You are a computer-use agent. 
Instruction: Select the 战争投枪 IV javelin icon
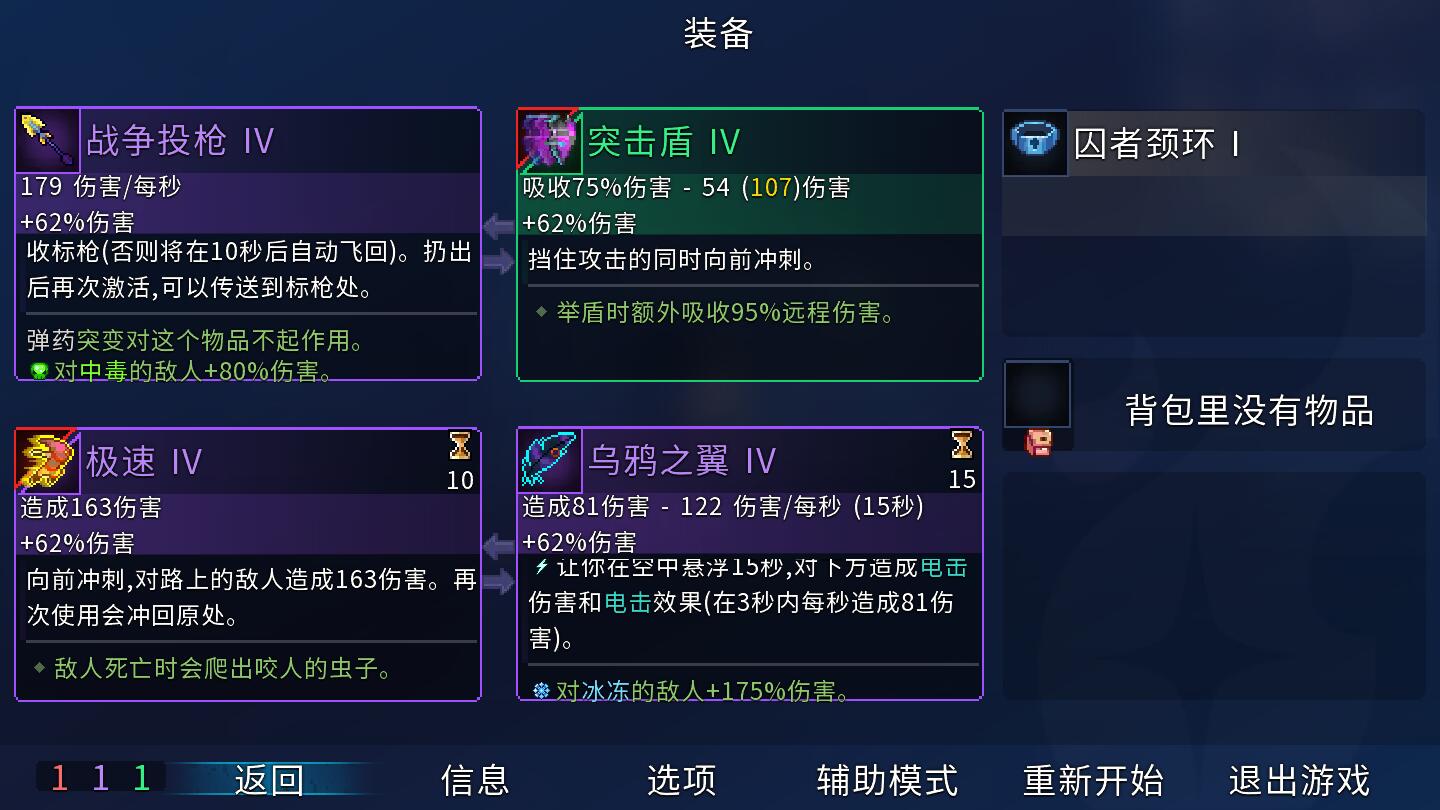[x=47, y=140]
